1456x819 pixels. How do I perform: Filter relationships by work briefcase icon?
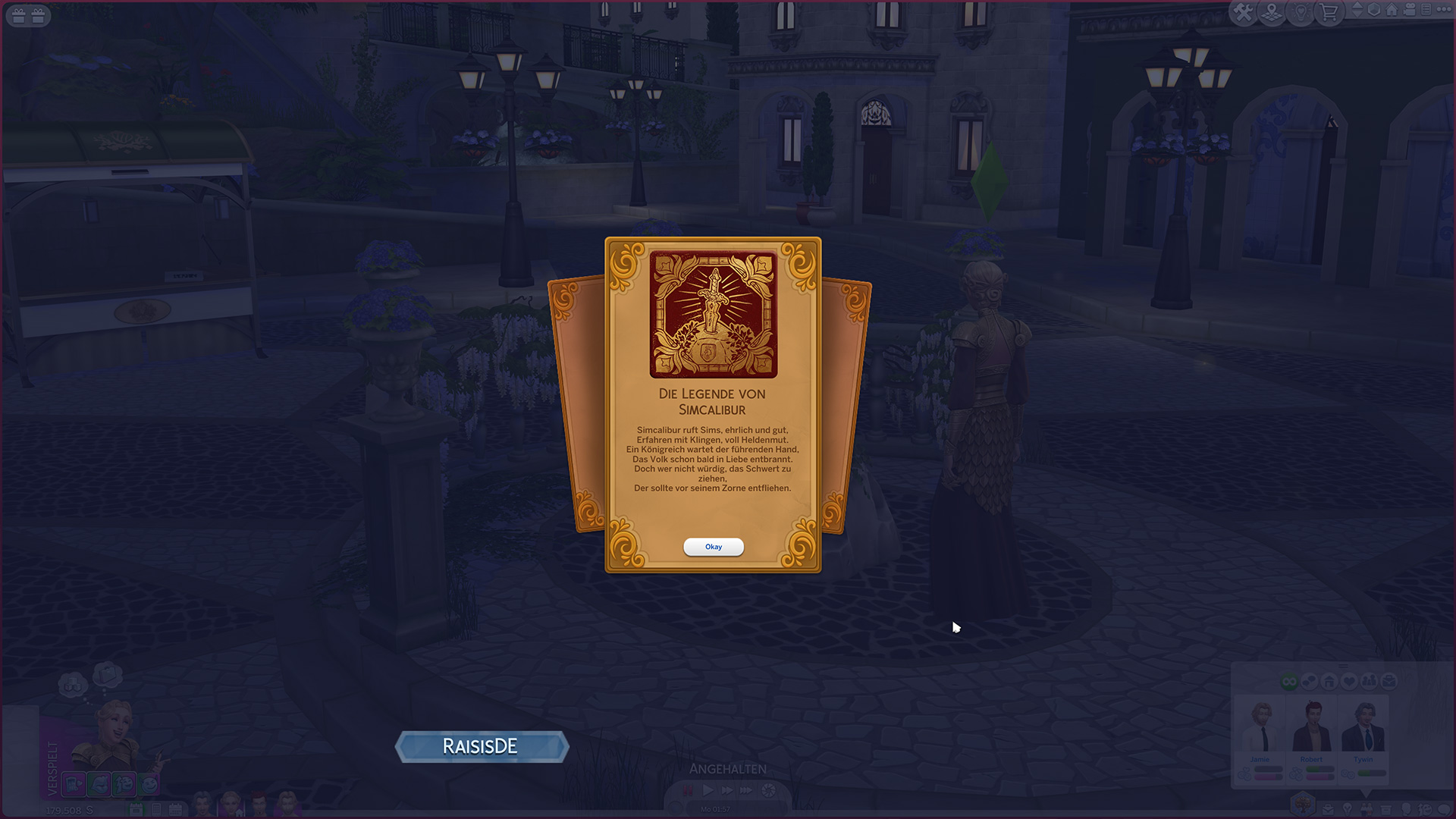(x=1389, y=682)
